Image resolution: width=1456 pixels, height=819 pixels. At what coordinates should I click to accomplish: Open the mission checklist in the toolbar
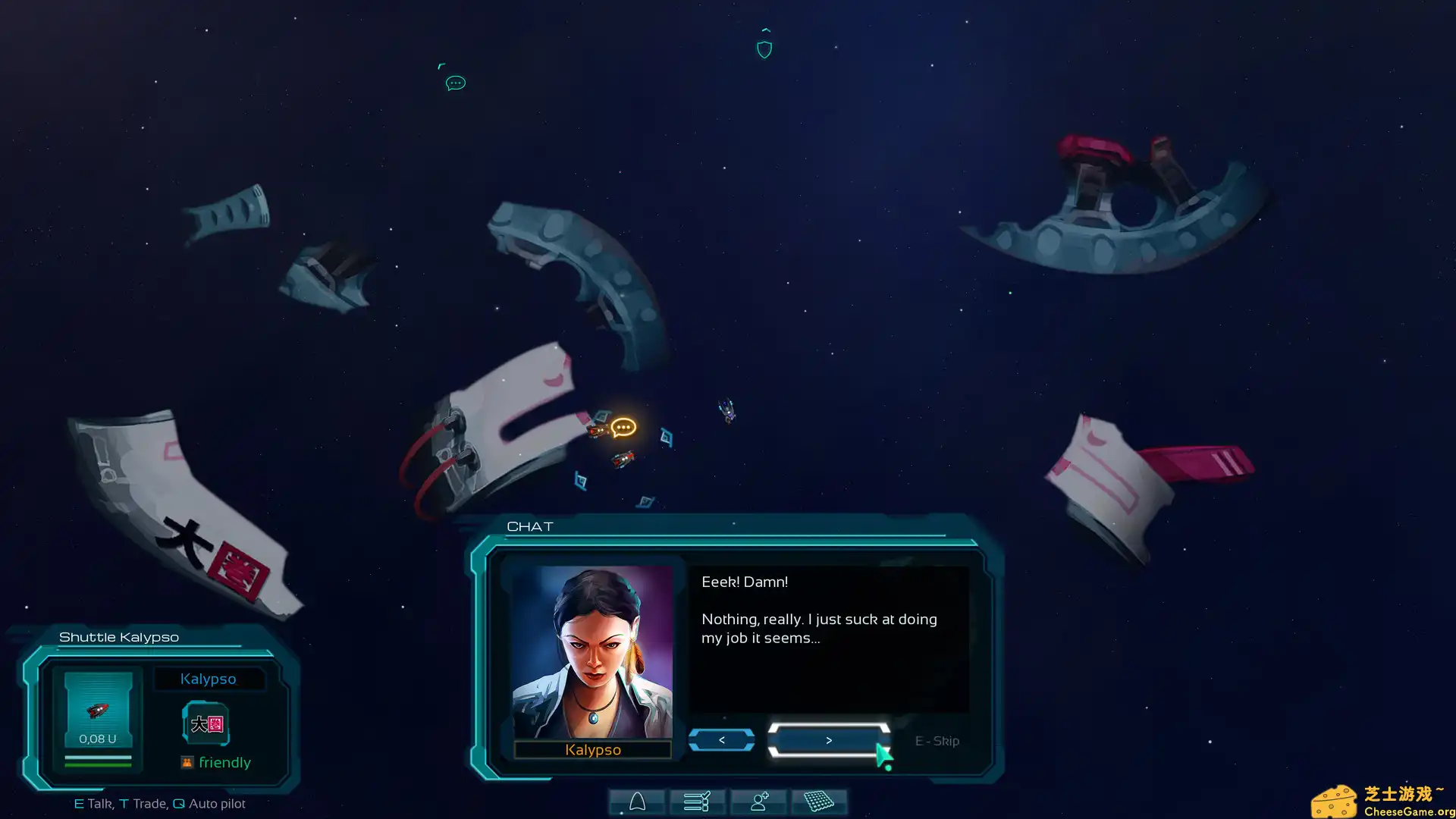[x=697, y=802]
